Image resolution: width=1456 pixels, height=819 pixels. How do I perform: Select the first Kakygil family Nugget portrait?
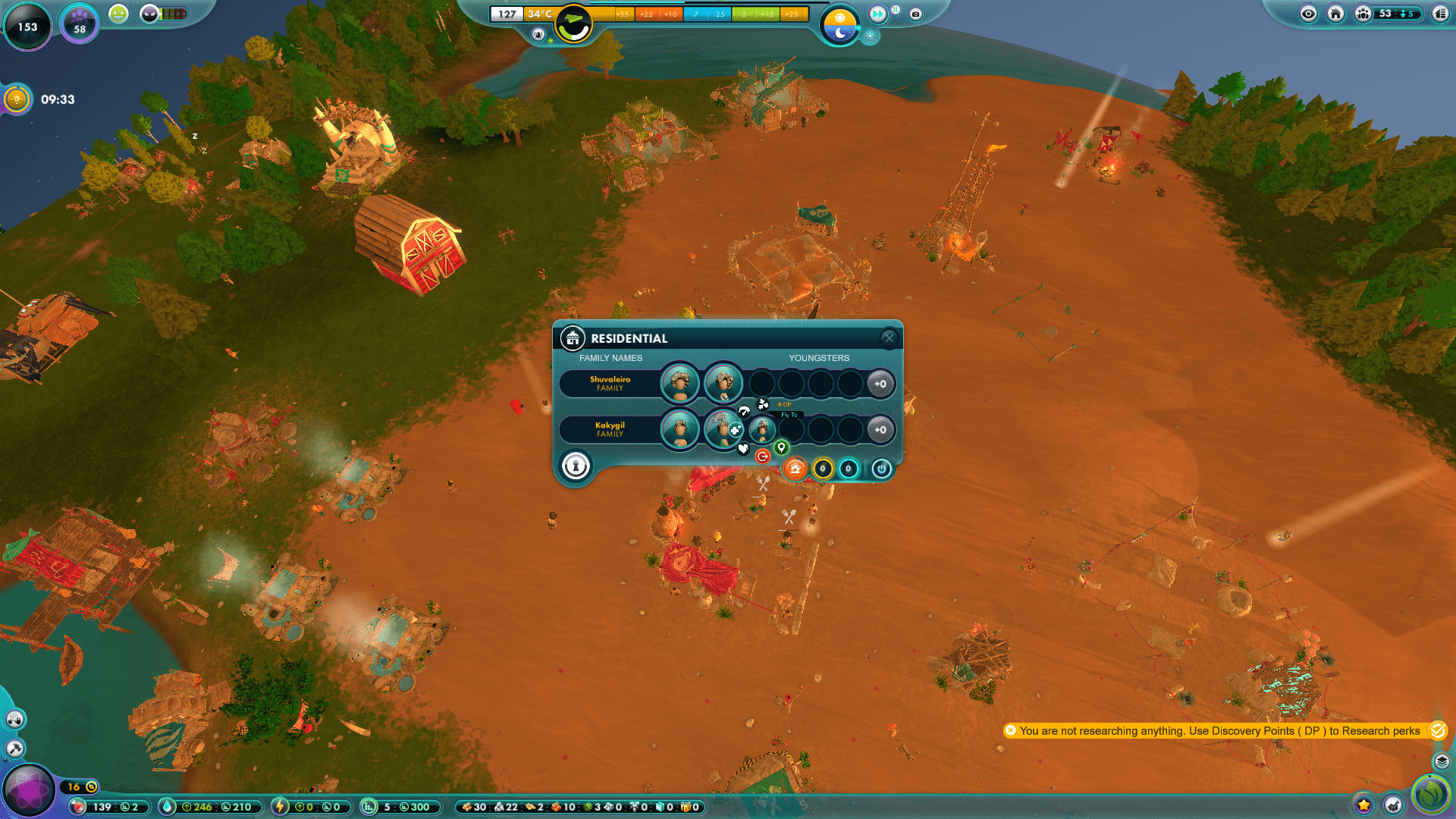coord(679,430)
